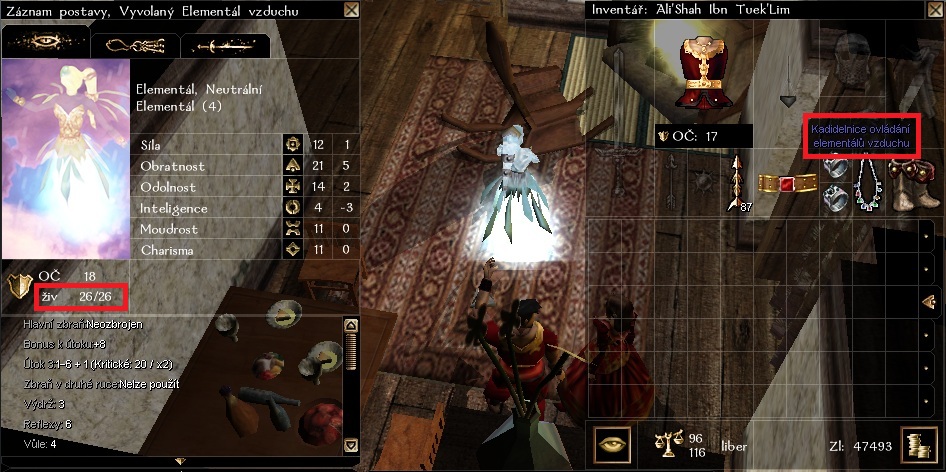The width and height of the screenshot is (946, 472).
Task: Select the active inventory page tab
Action: point(929,302)
